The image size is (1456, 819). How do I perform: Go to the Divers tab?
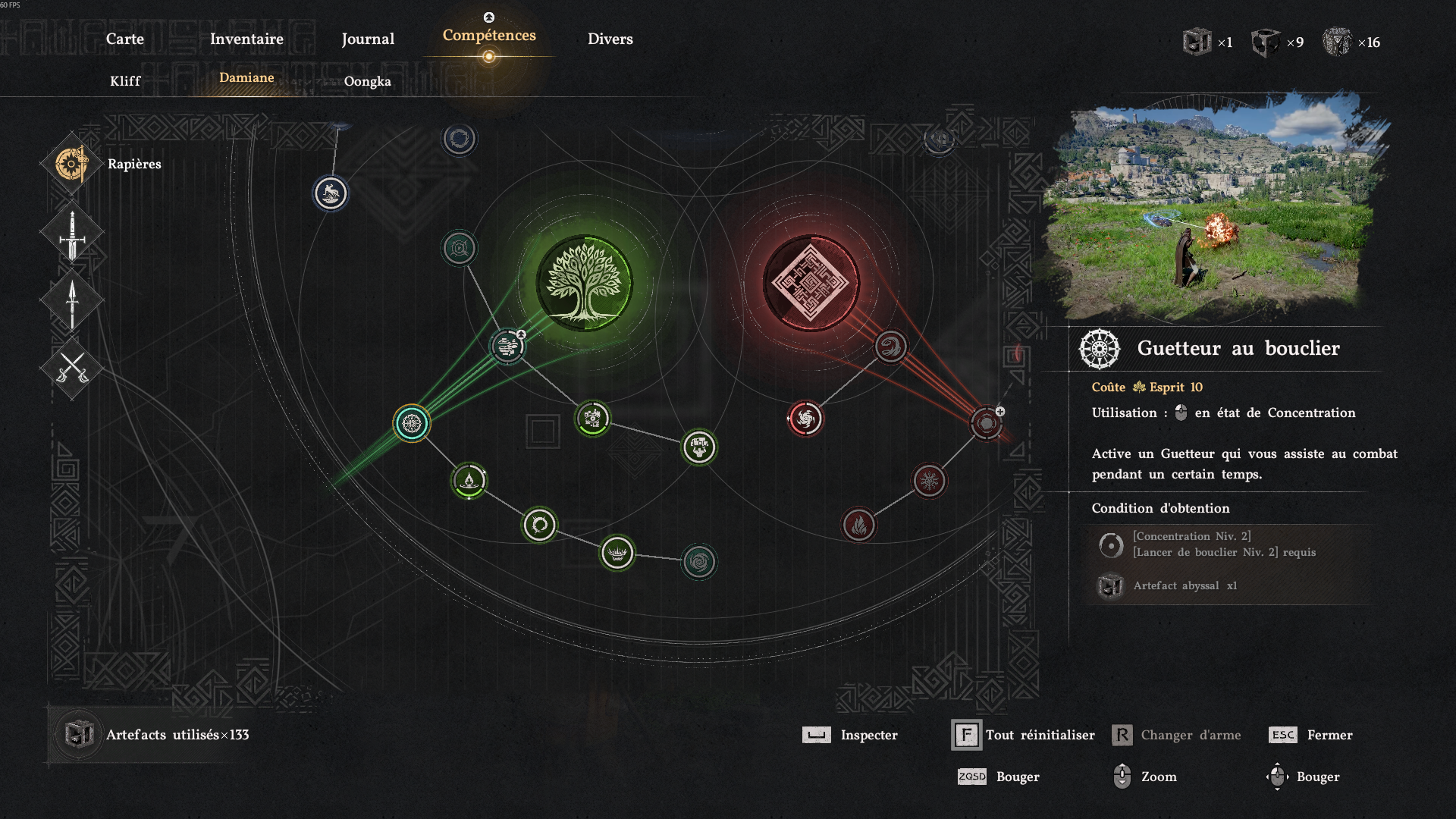coord(610,39)
